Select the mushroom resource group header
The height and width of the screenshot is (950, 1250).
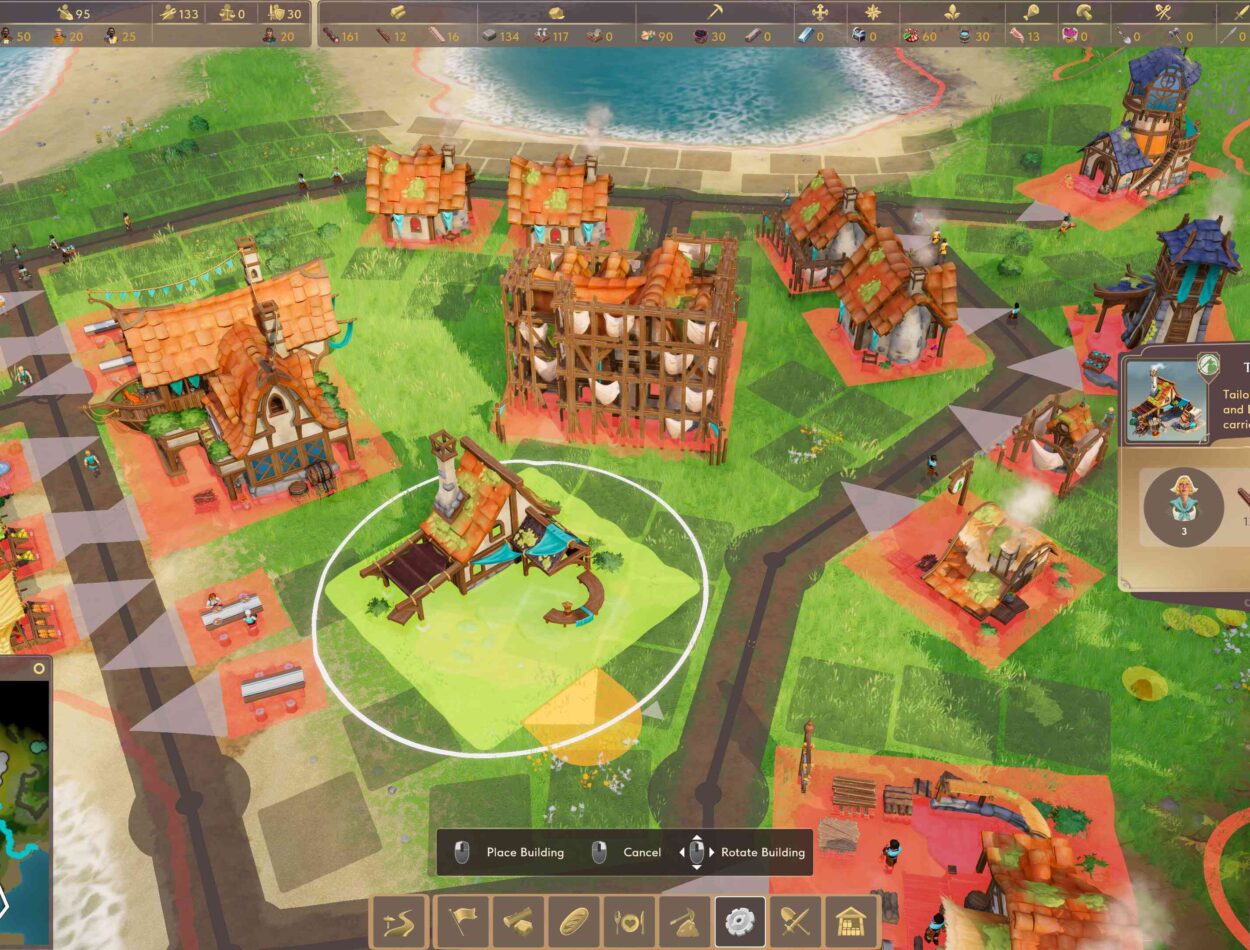tap(1084, 13)
